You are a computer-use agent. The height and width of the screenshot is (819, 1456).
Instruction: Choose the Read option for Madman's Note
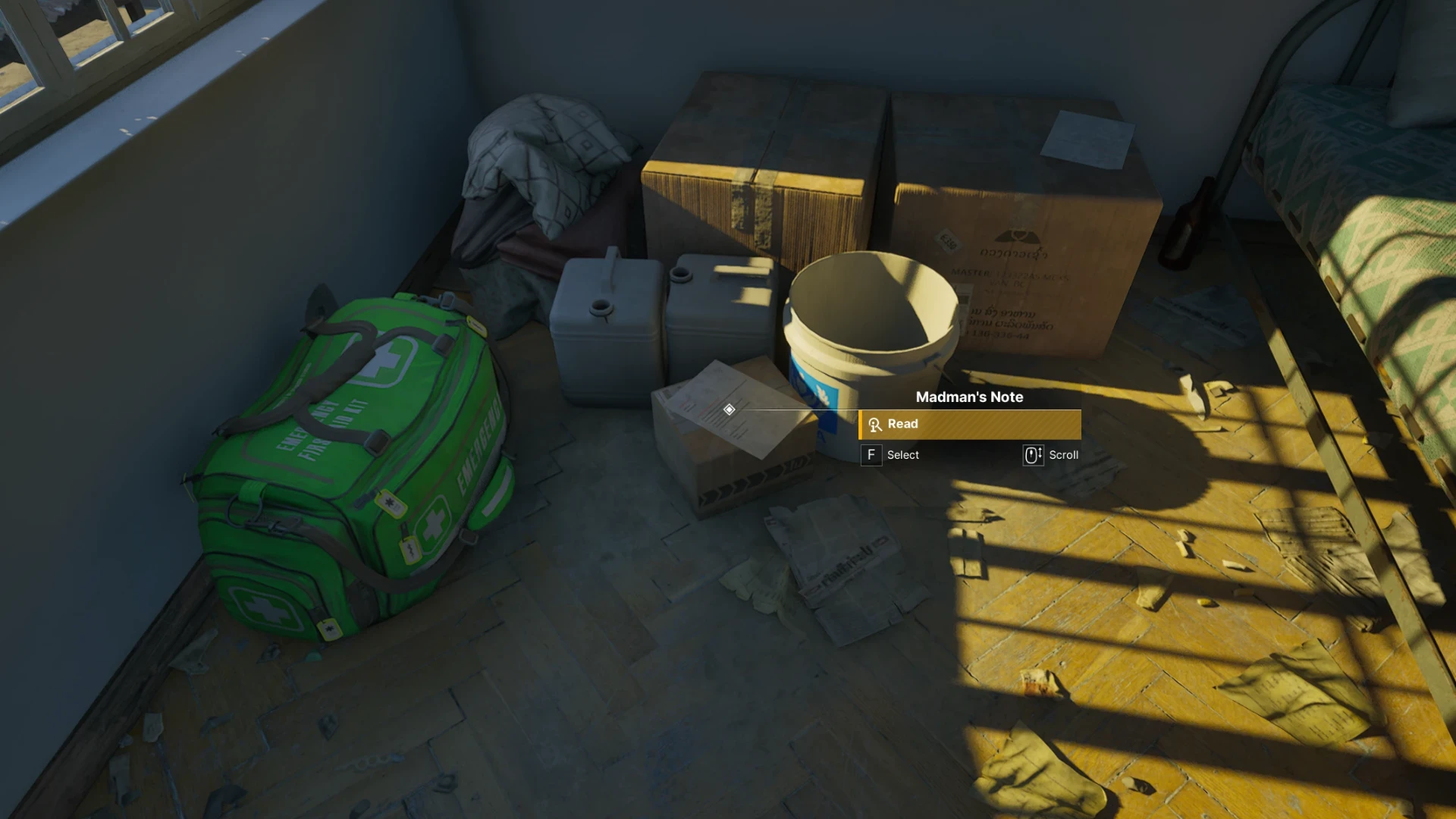969,424
